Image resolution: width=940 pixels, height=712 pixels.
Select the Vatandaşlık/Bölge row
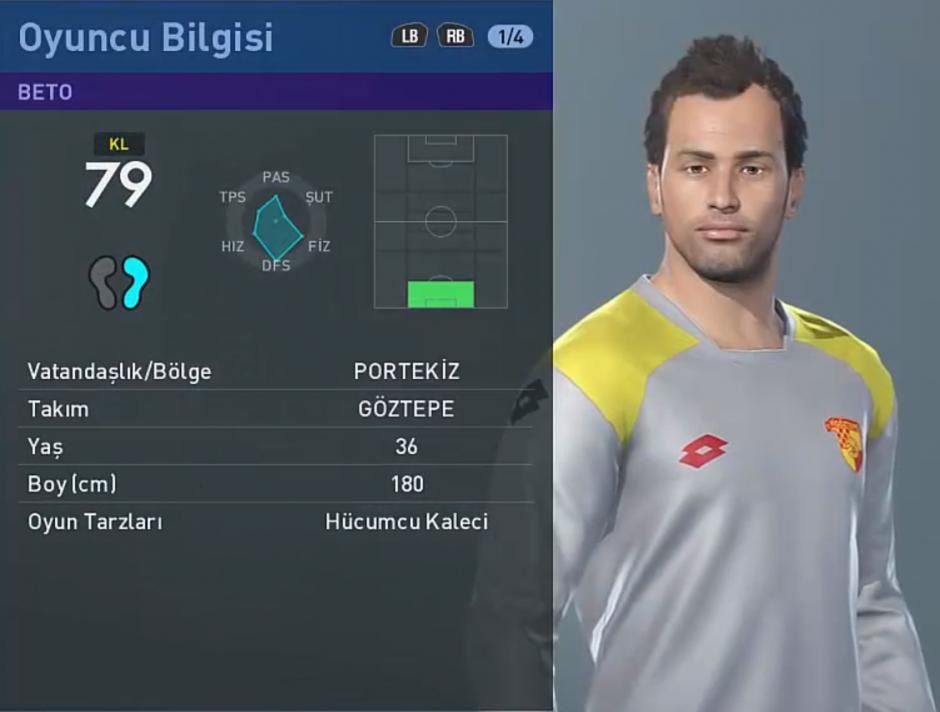point(276,372)
